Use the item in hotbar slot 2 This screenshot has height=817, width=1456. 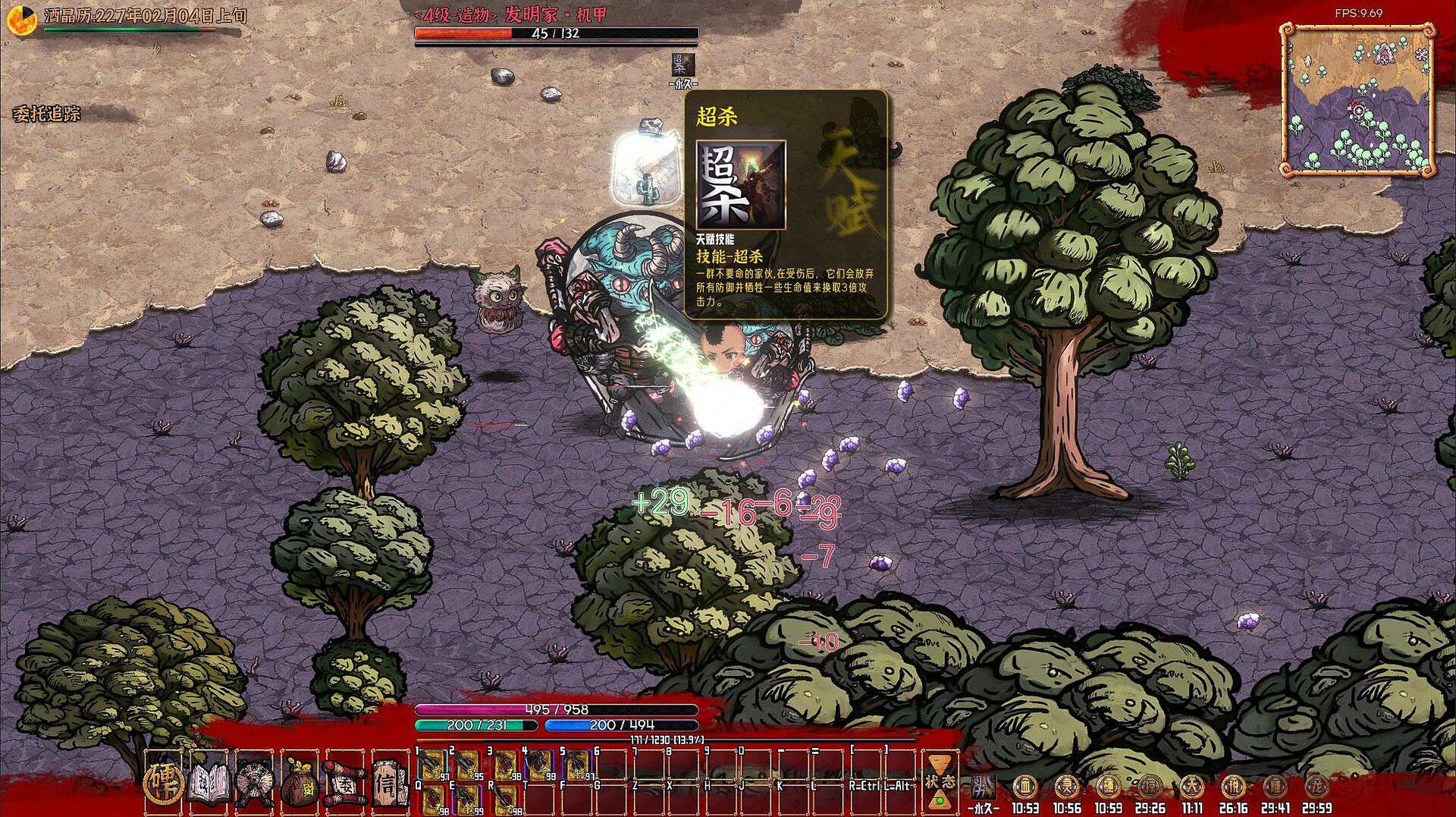[x=469, y=764]
